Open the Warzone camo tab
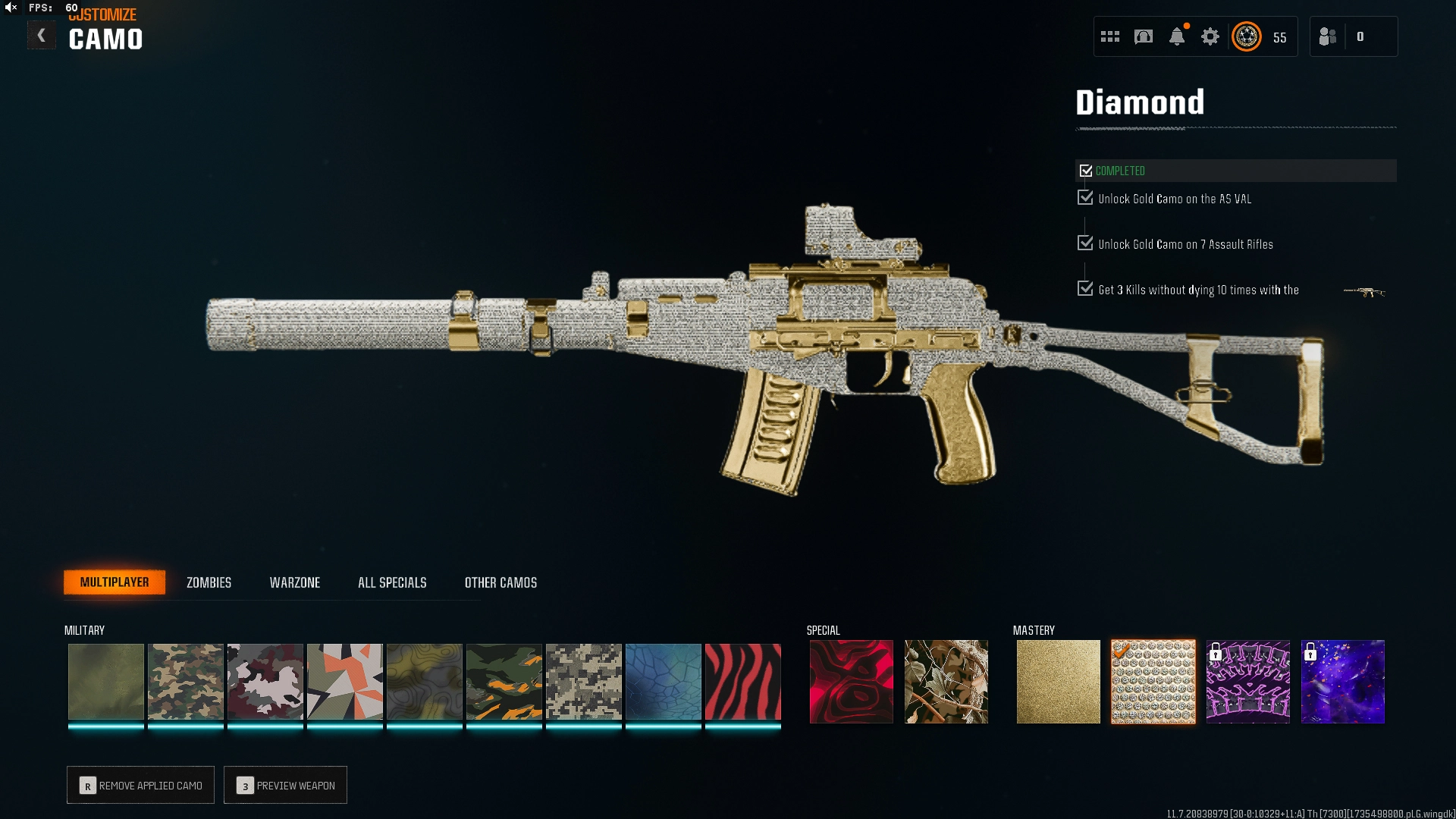 tap(295, 582)
